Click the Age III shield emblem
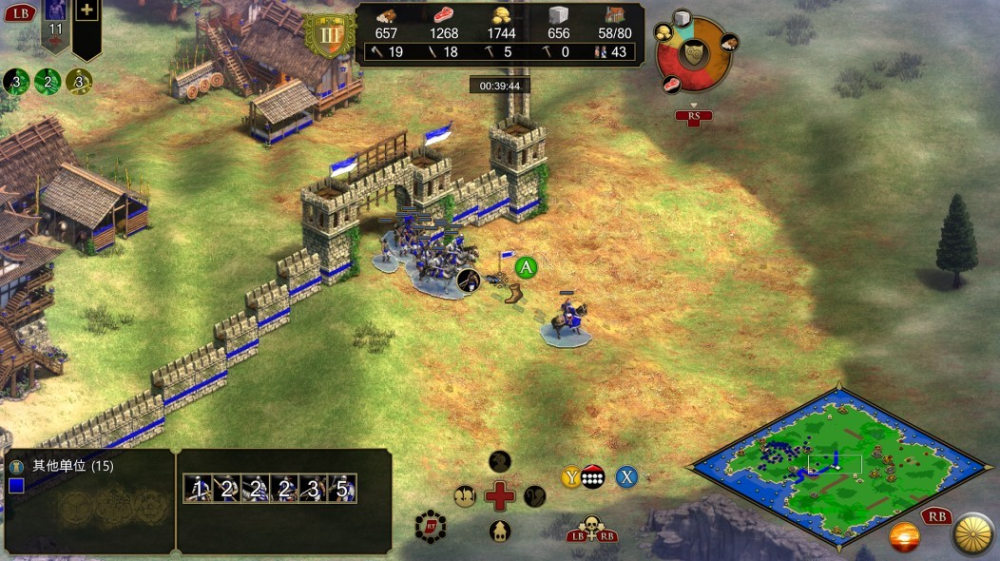 click(x=329, y=36)
